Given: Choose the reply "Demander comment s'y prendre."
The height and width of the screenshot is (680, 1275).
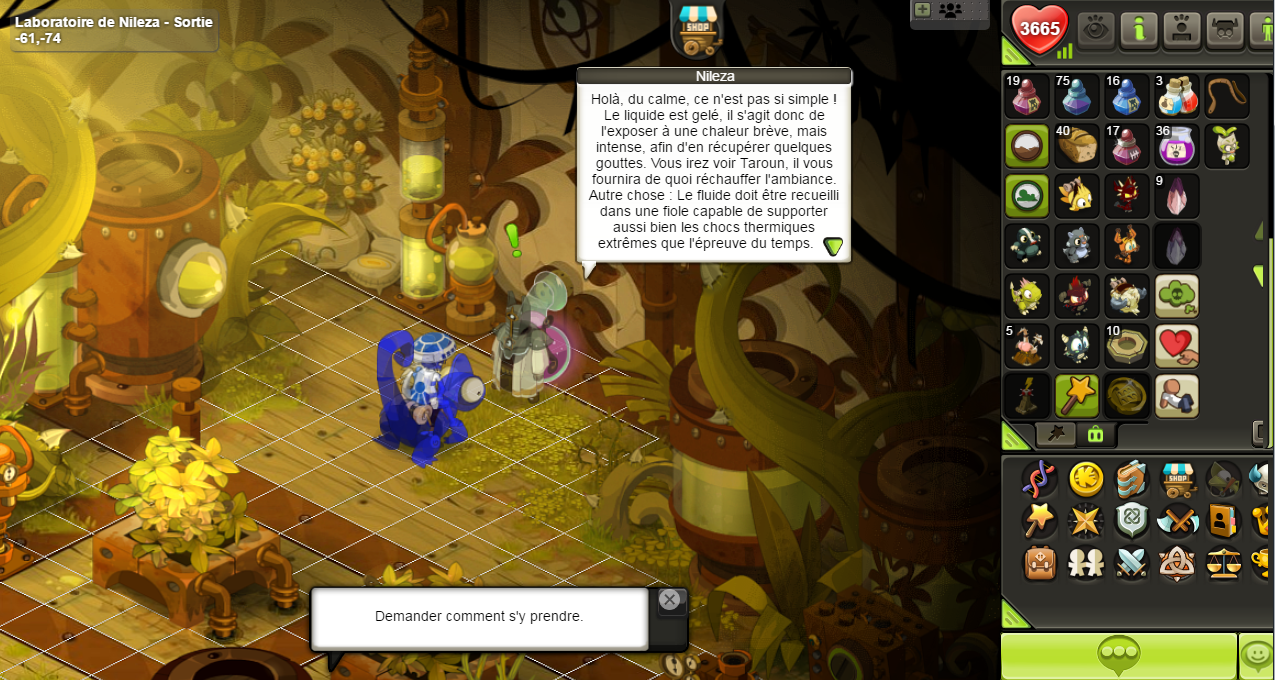Looking at the screenshot, I should coord(479,617).
